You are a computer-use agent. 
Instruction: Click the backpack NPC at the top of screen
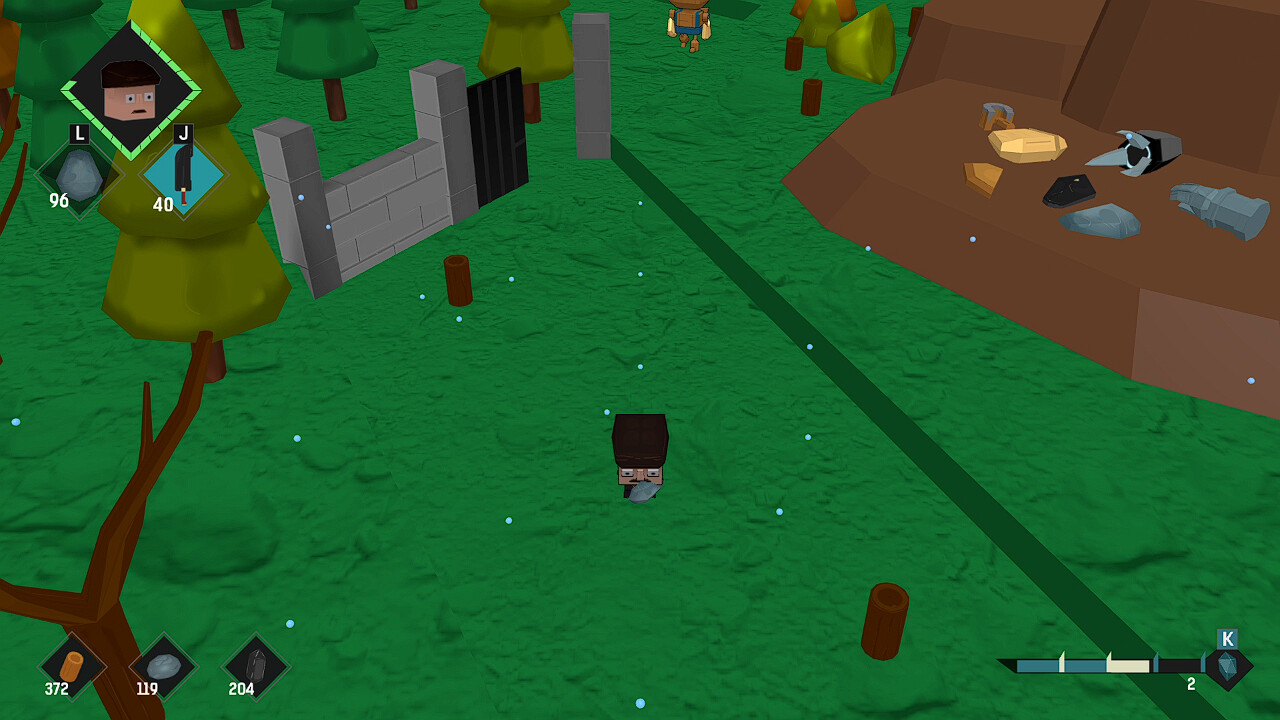point(686,22)
